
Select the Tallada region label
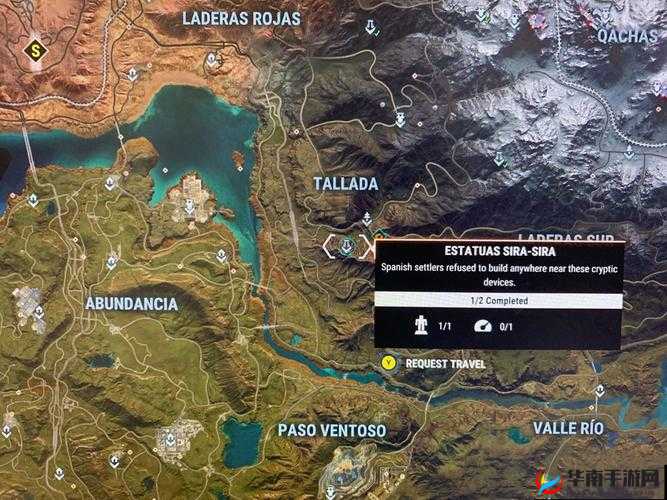pyautogui.click(x=346, y=184)
